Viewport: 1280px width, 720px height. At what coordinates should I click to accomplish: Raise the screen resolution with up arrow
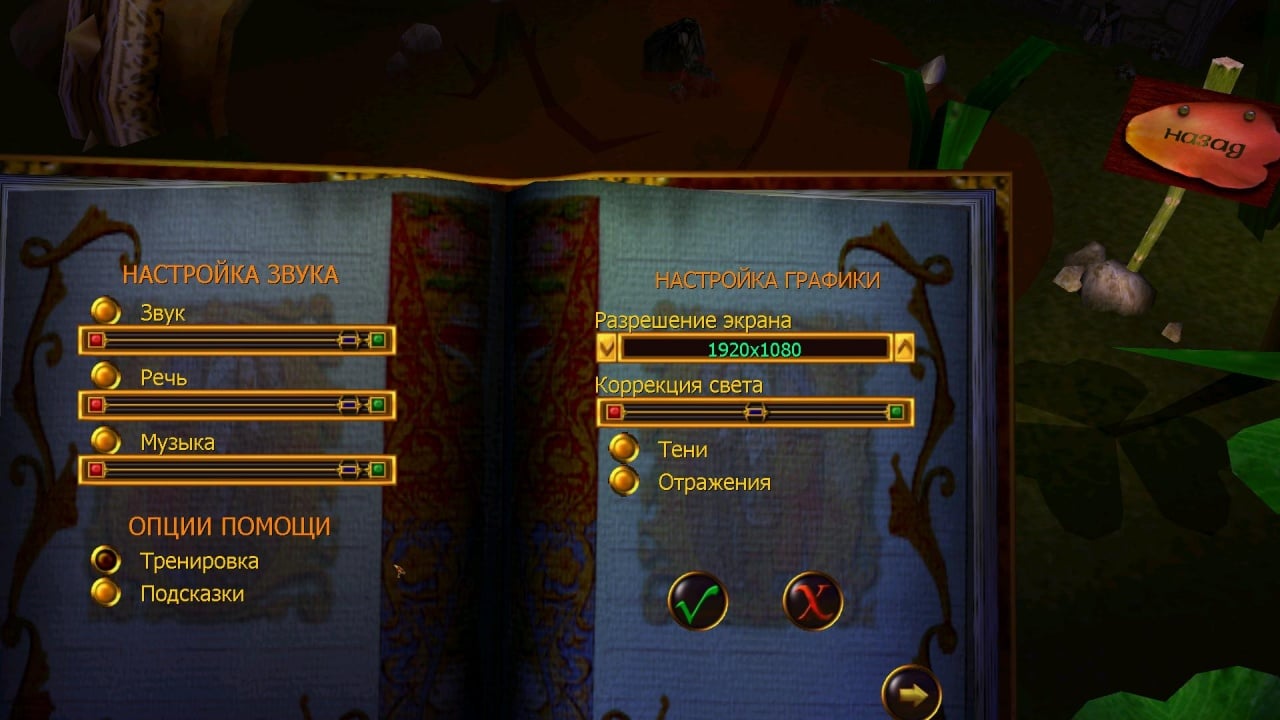(x=904, y=349)
